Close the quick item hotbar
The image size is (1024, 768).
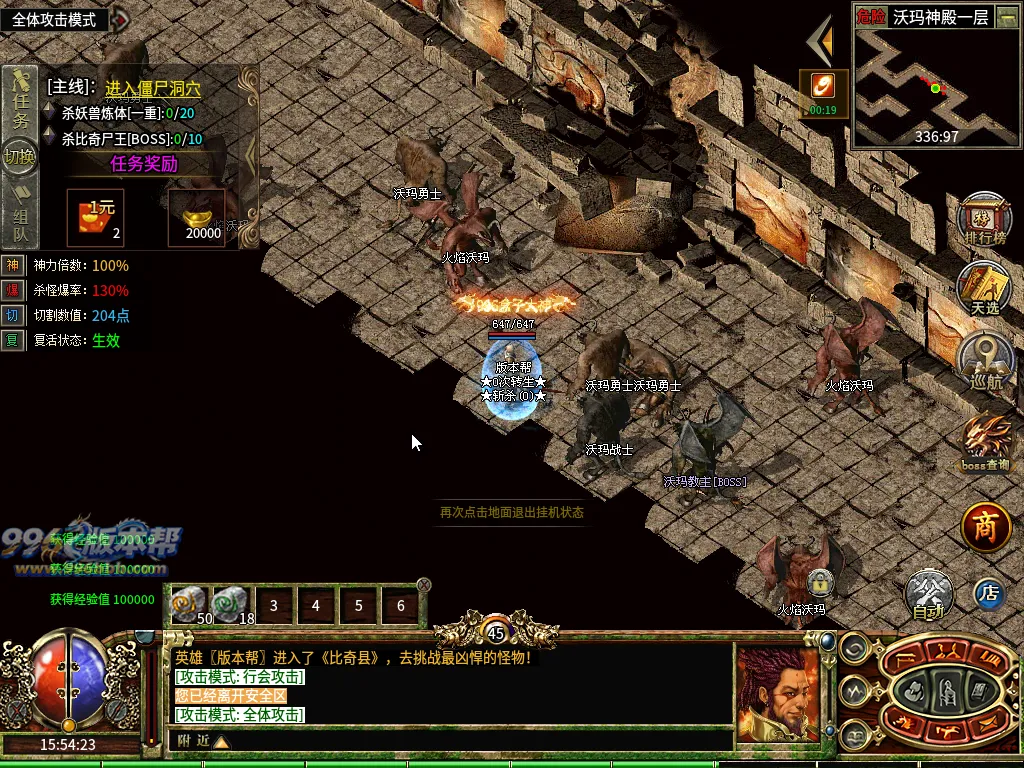(424, 584)
